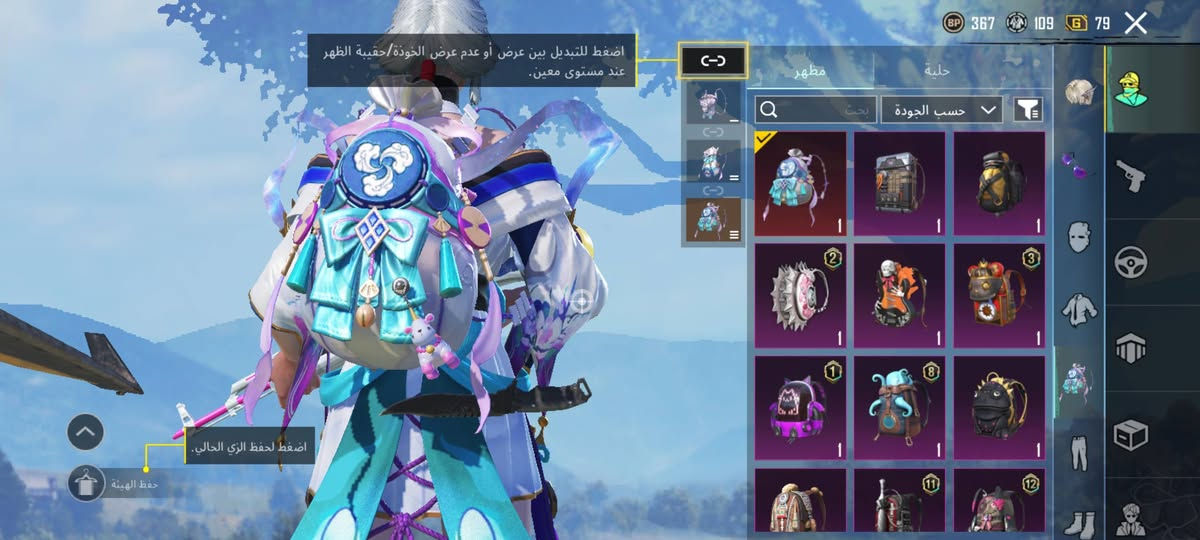Image resolution: width=1200 pixels, height=540 pixels.
Task: Select the red crown backpack with lifebuoy
Action: tap(999, 296)
